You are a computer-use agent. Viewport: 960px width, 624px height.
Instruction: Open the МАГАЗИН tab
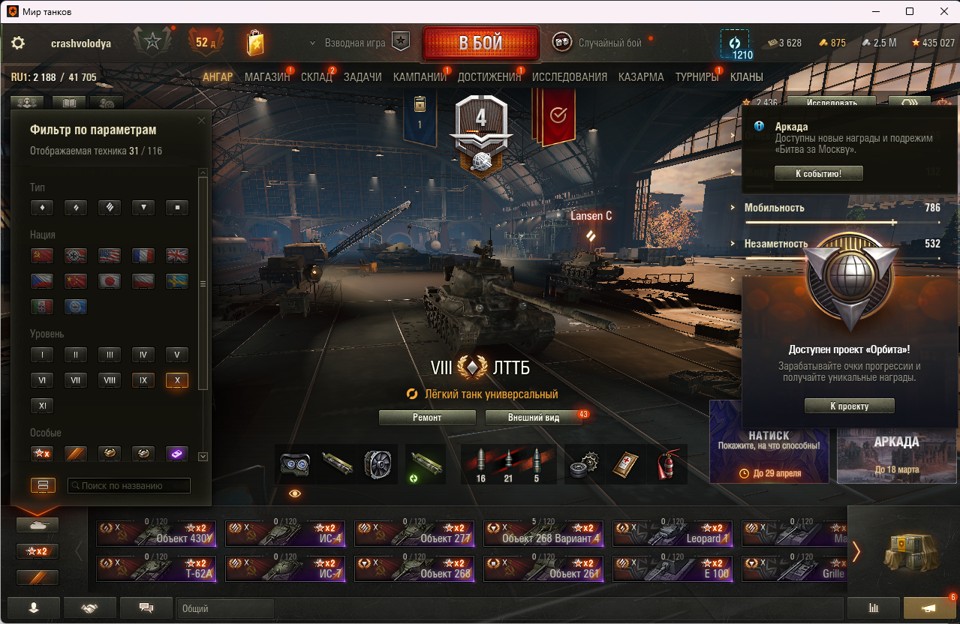(x=267, y=77)
